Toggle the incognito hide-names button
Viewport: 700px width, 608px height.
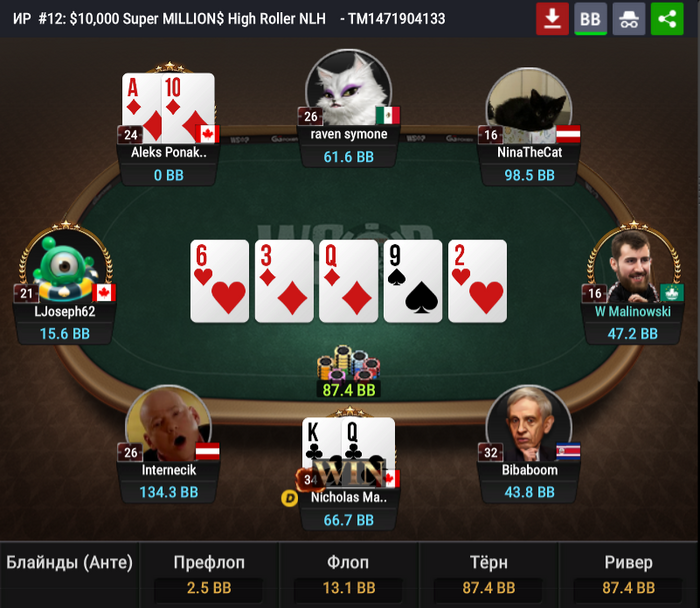629,18
